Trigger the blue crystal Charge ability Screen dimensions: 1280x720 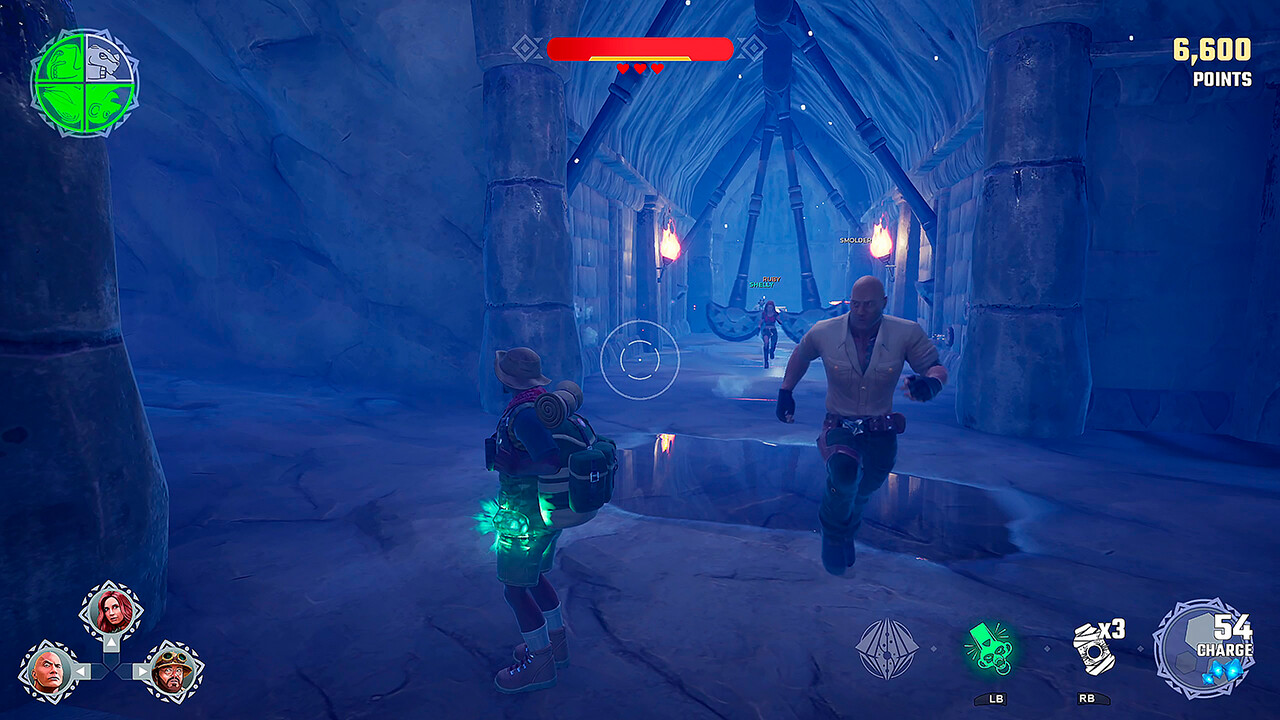(x=1204, y=648)
